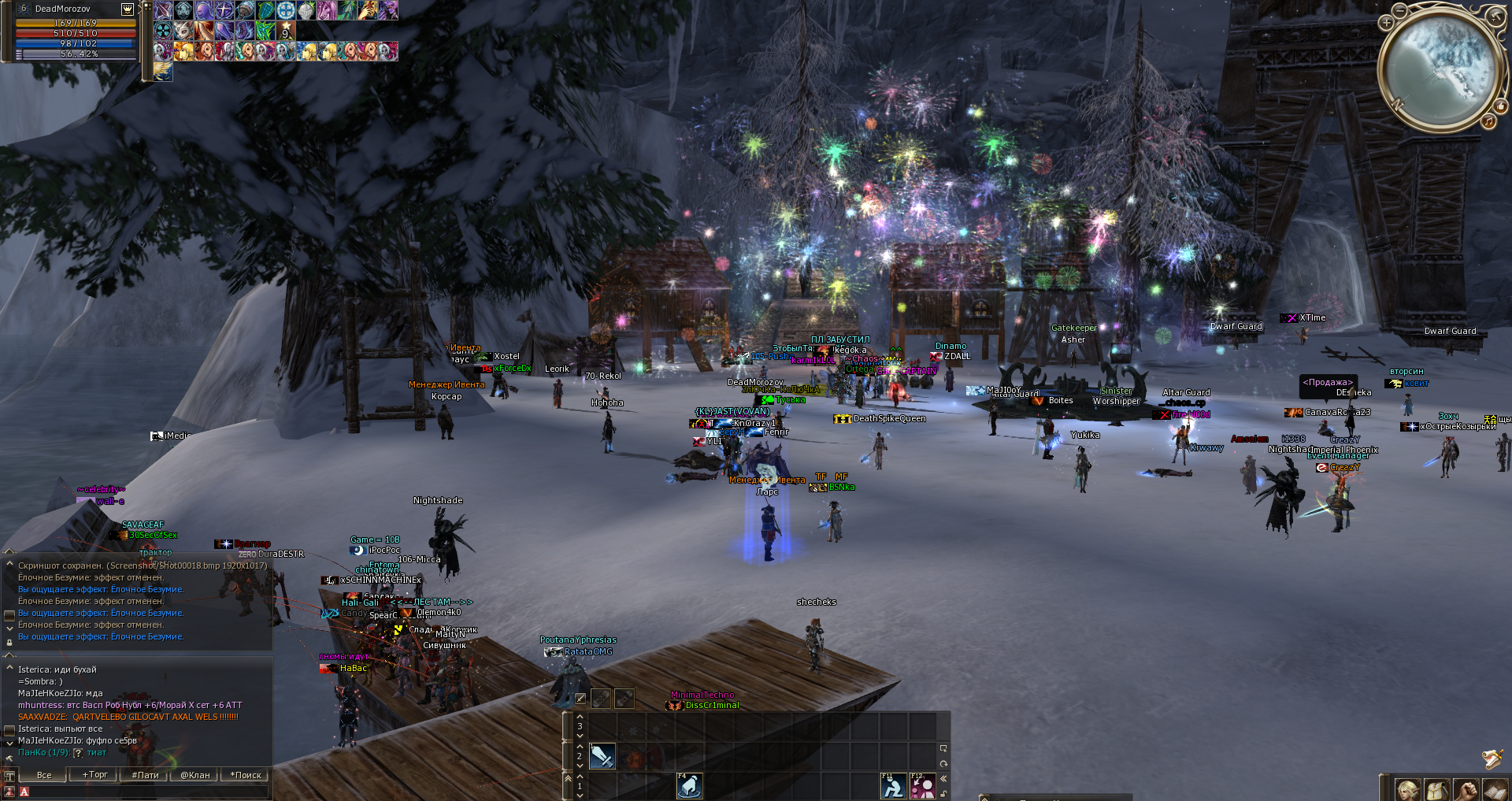Image resolution: width=1512 pixels, height=801 pixels.
Task: Toggle the hotbar lock icon
Action: coord(943,792)
